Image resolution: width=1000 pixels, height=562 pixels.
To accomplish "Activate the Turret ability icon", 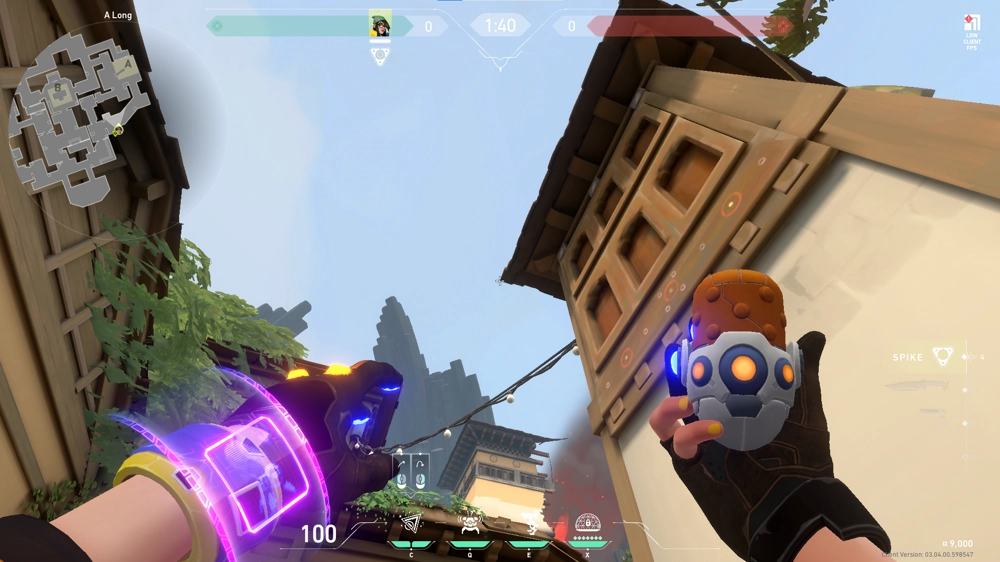I will click(528, 525).
